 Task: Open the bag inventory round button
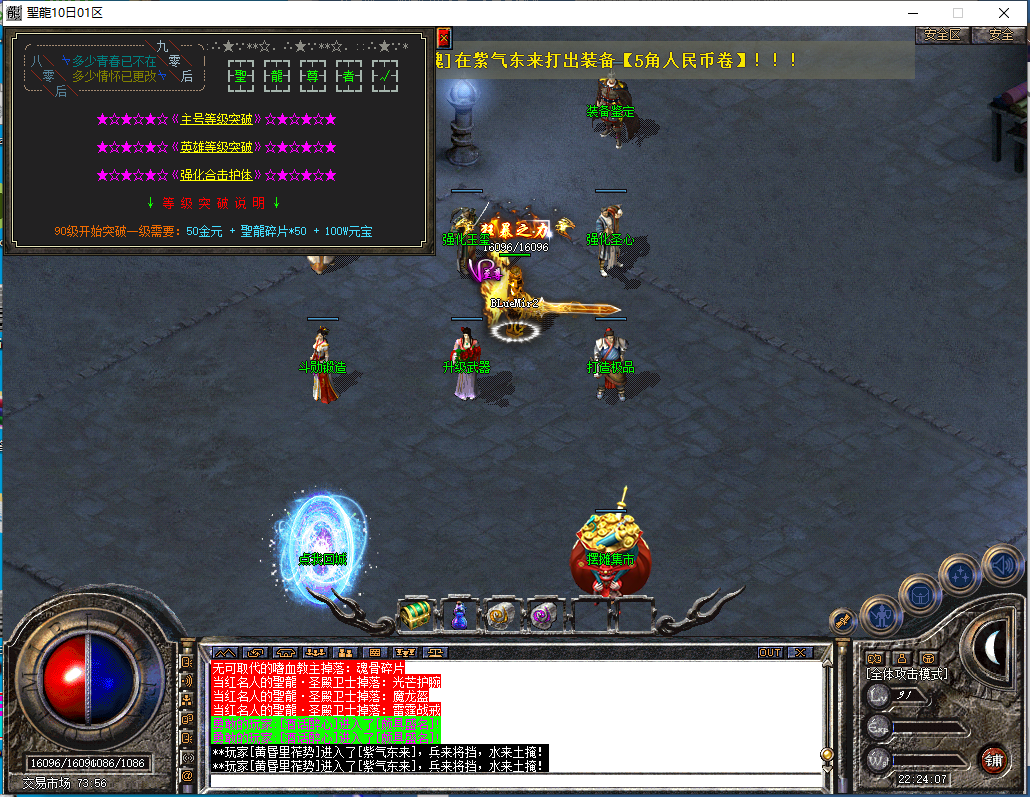(x=919, y=596)
